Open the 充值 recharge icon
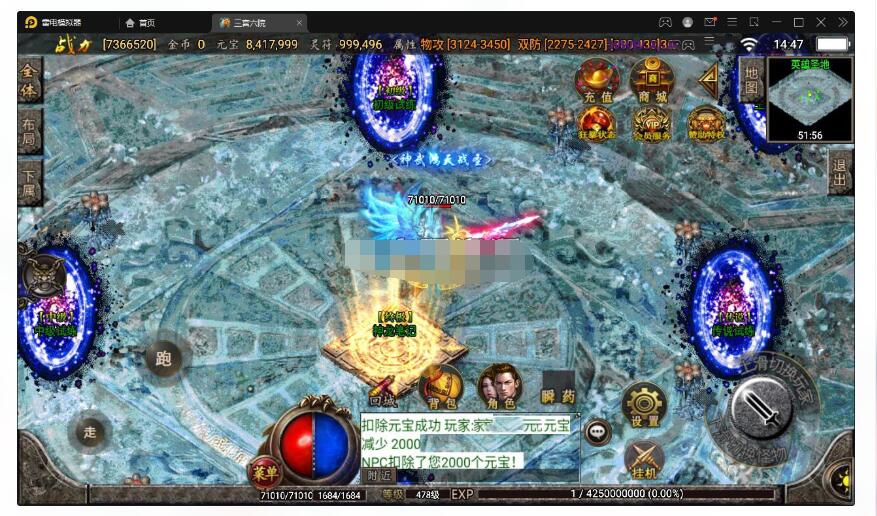 pos(597,80)
